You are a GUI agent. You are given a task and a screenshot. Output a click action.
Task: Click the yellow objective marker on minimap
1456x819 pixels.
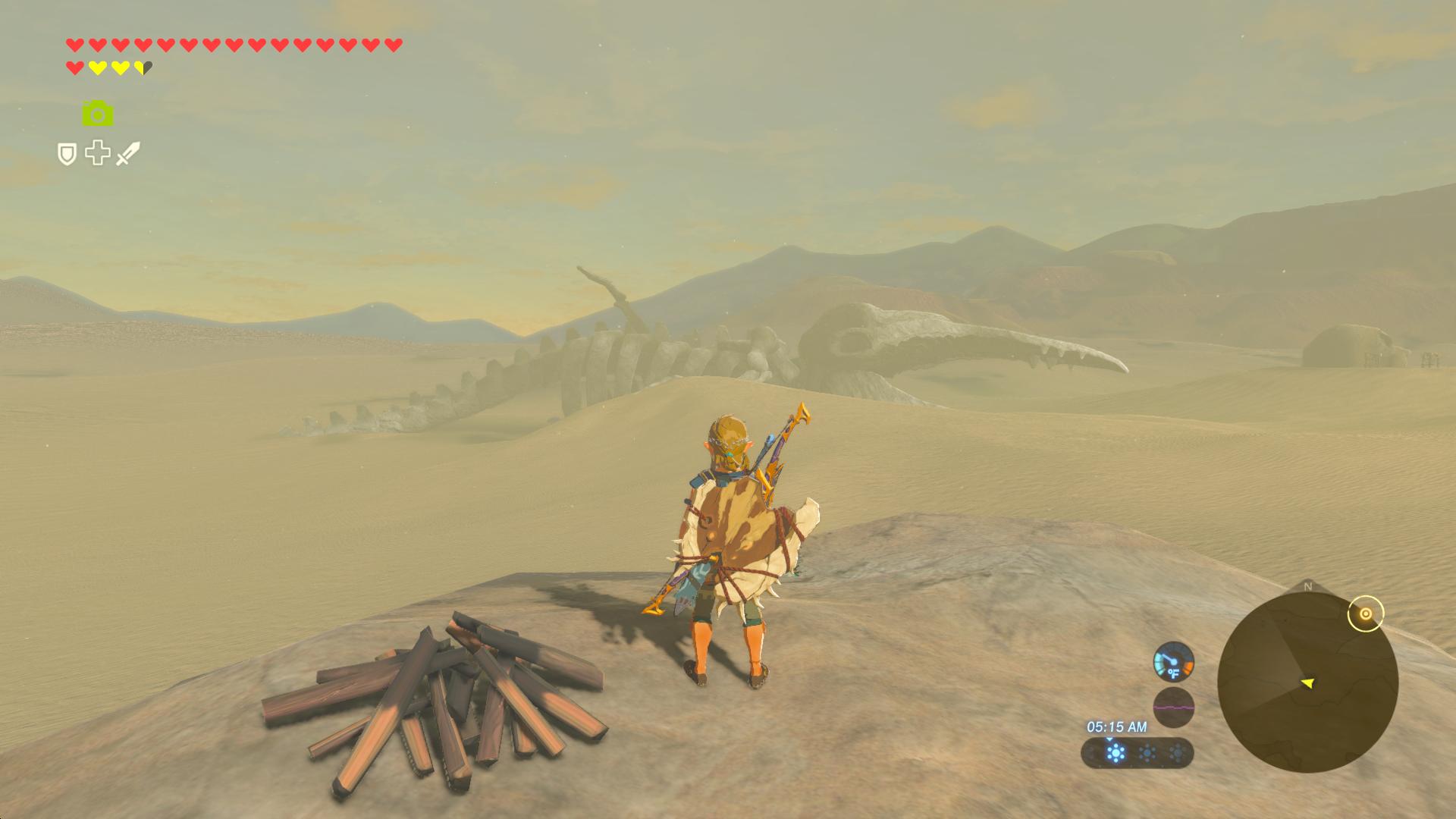1366,613
